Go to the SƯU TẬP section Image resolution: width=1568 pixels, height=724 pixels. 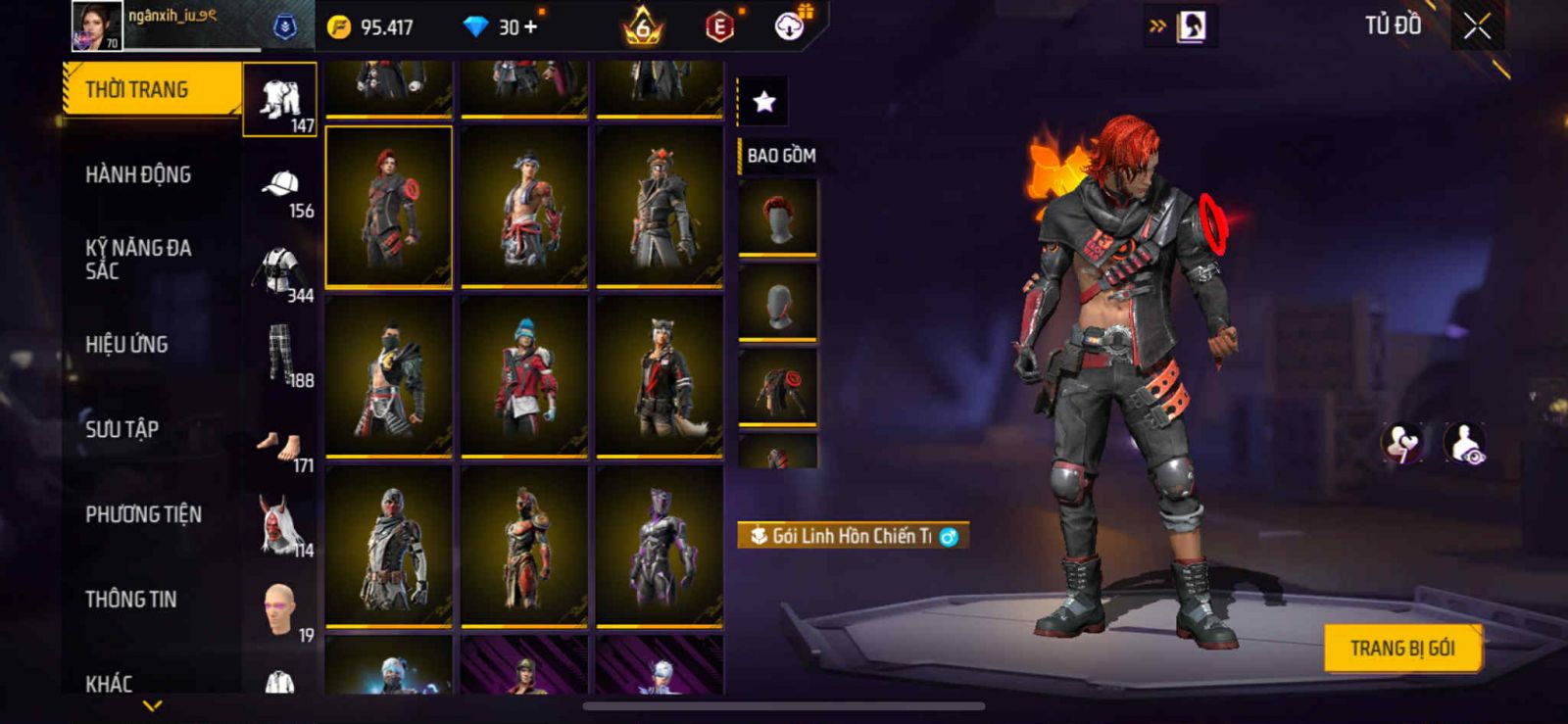pos(122,429)
